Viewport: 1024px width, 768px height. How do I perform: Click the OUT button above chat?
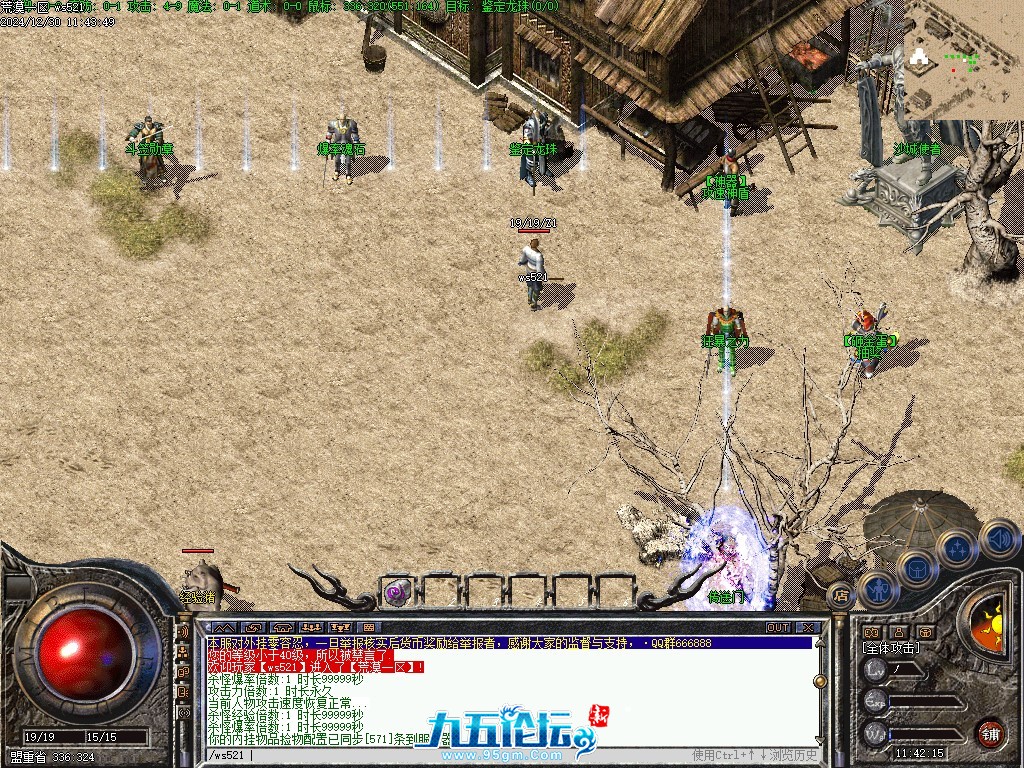pos(778,628)
